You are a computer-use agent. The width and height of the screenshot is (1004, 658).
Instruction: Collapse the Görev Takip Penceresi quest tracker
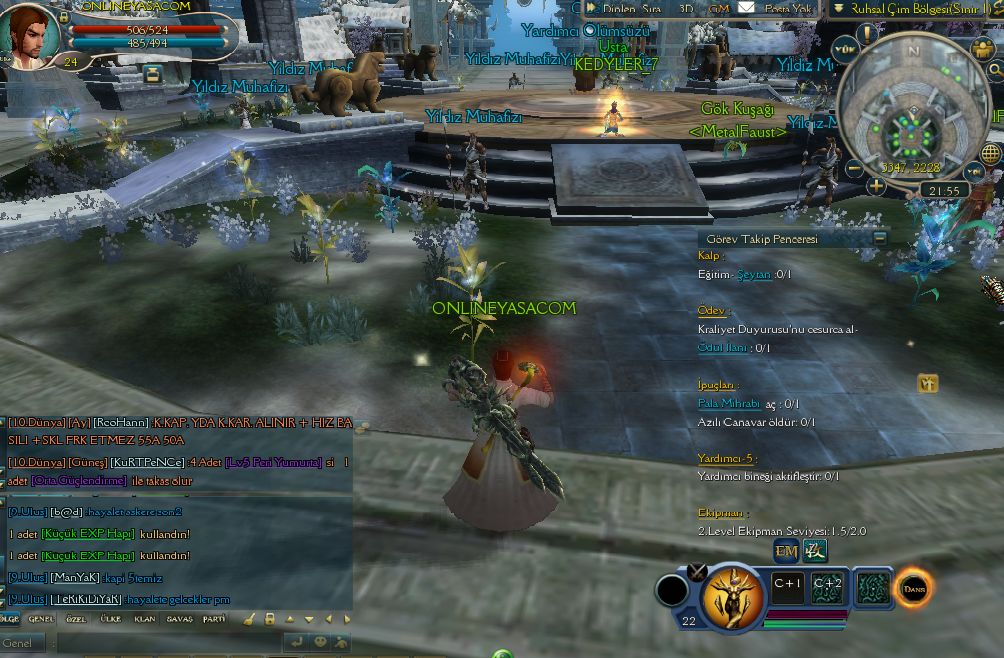coord(880,238)
